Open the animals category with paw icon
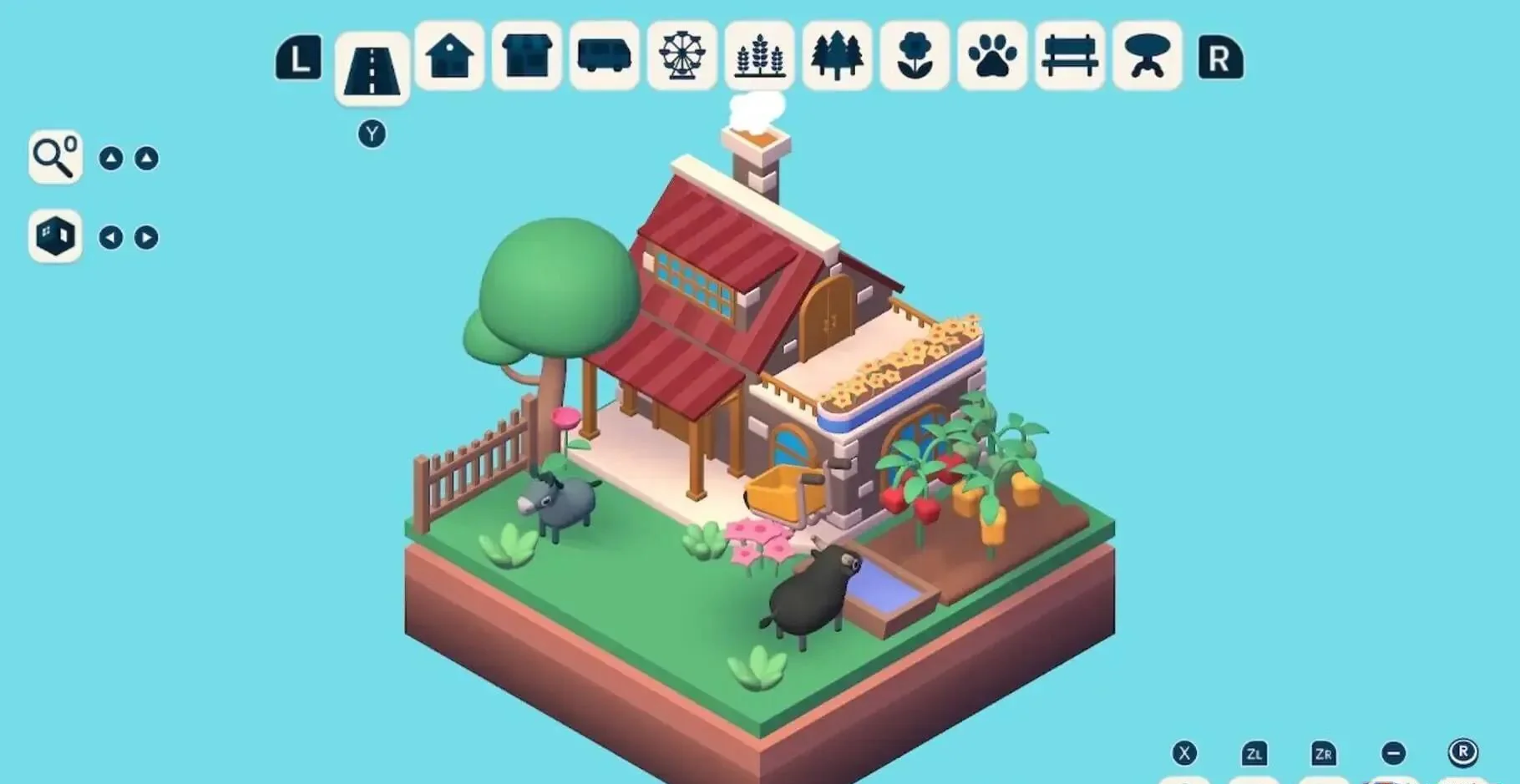Viewport: 1520px width, 784px height. (x=992, y=59)
